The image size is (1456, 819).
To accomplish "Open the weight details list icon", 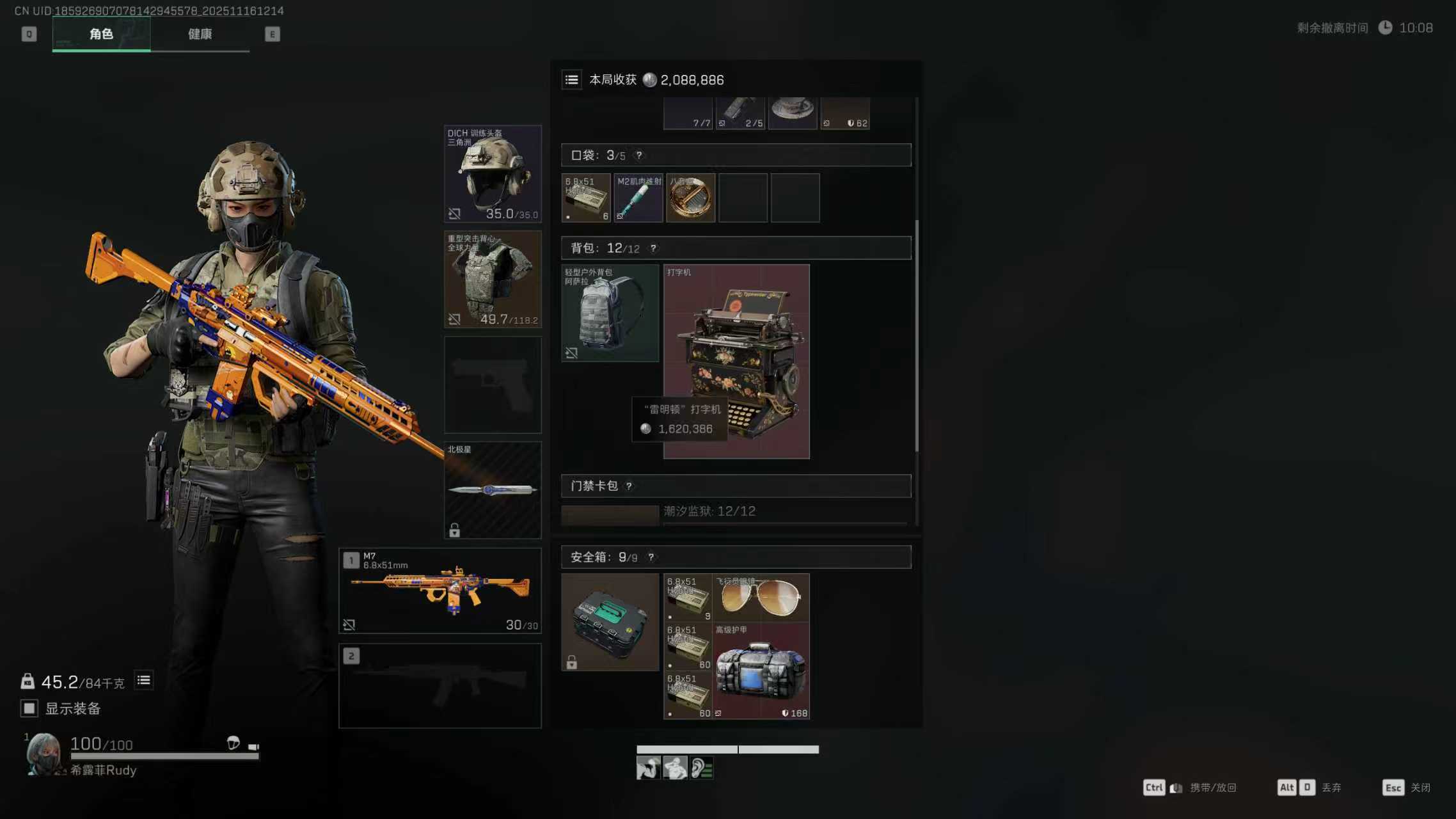I will coord(144,680).
